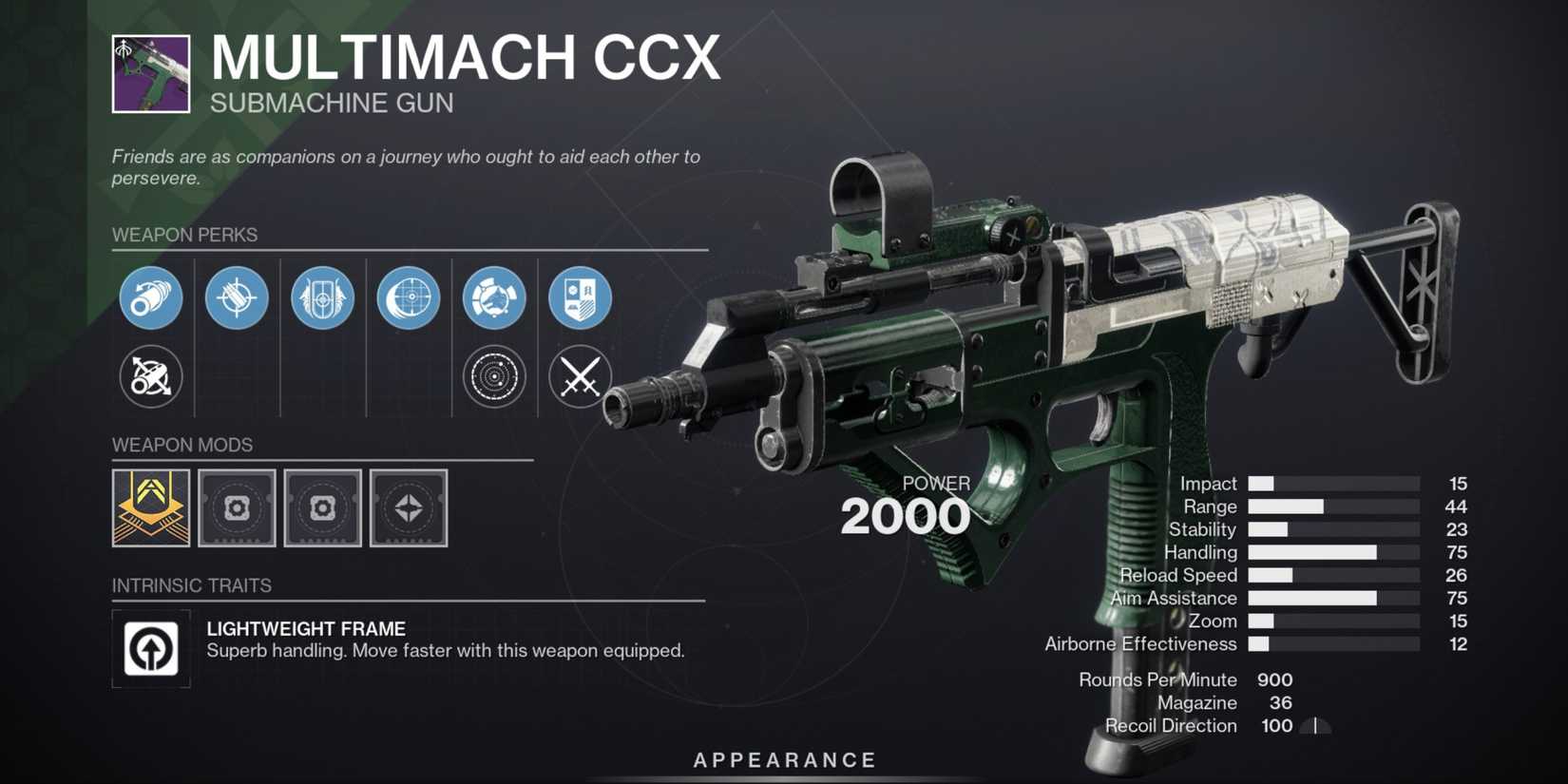
Task: Select the Moving Target perk icon
Action: (x=408, y=297)
